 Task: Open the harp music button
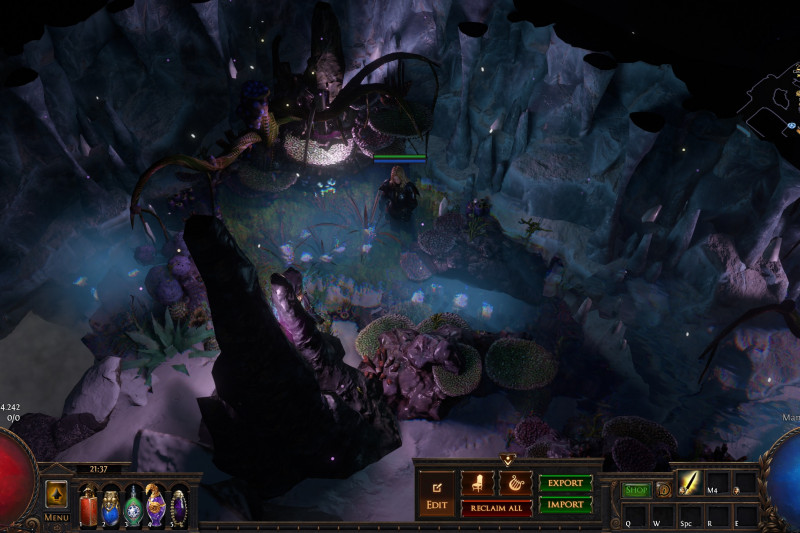point(515,482)
